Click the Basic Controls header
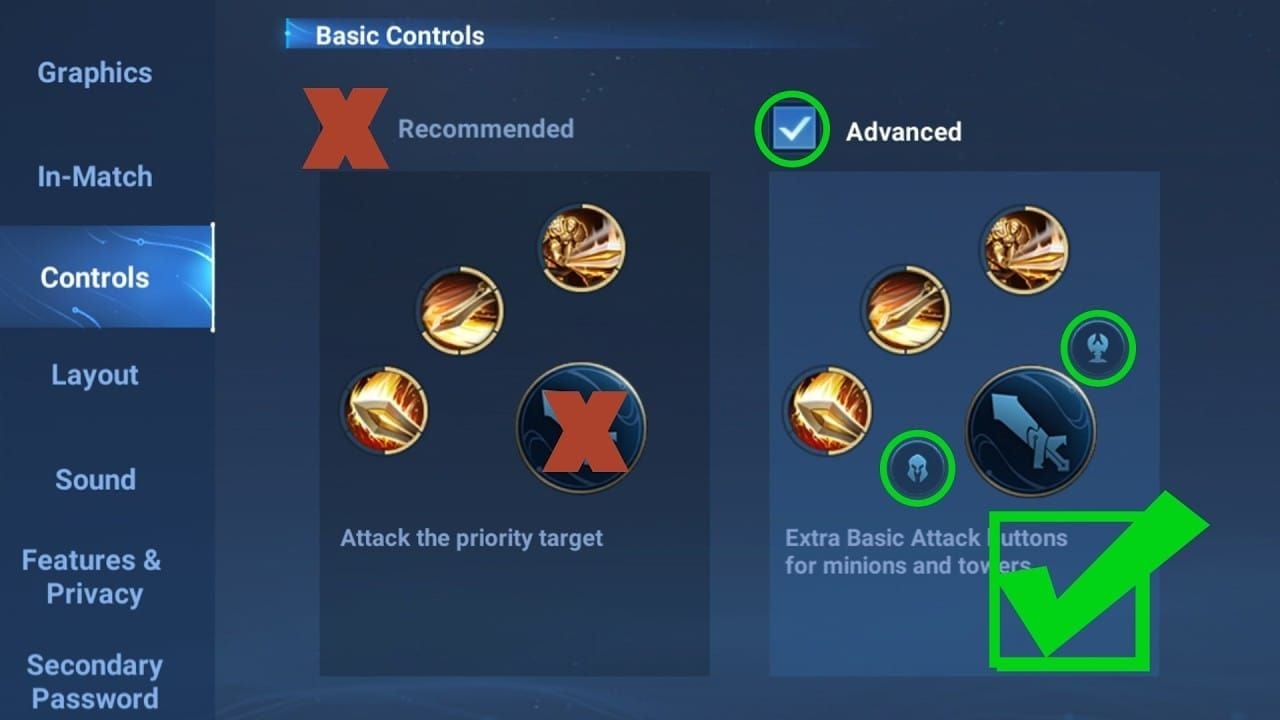Image resolution: width=1280 pixels, height=720 pixels. click(x=400, y=35)
